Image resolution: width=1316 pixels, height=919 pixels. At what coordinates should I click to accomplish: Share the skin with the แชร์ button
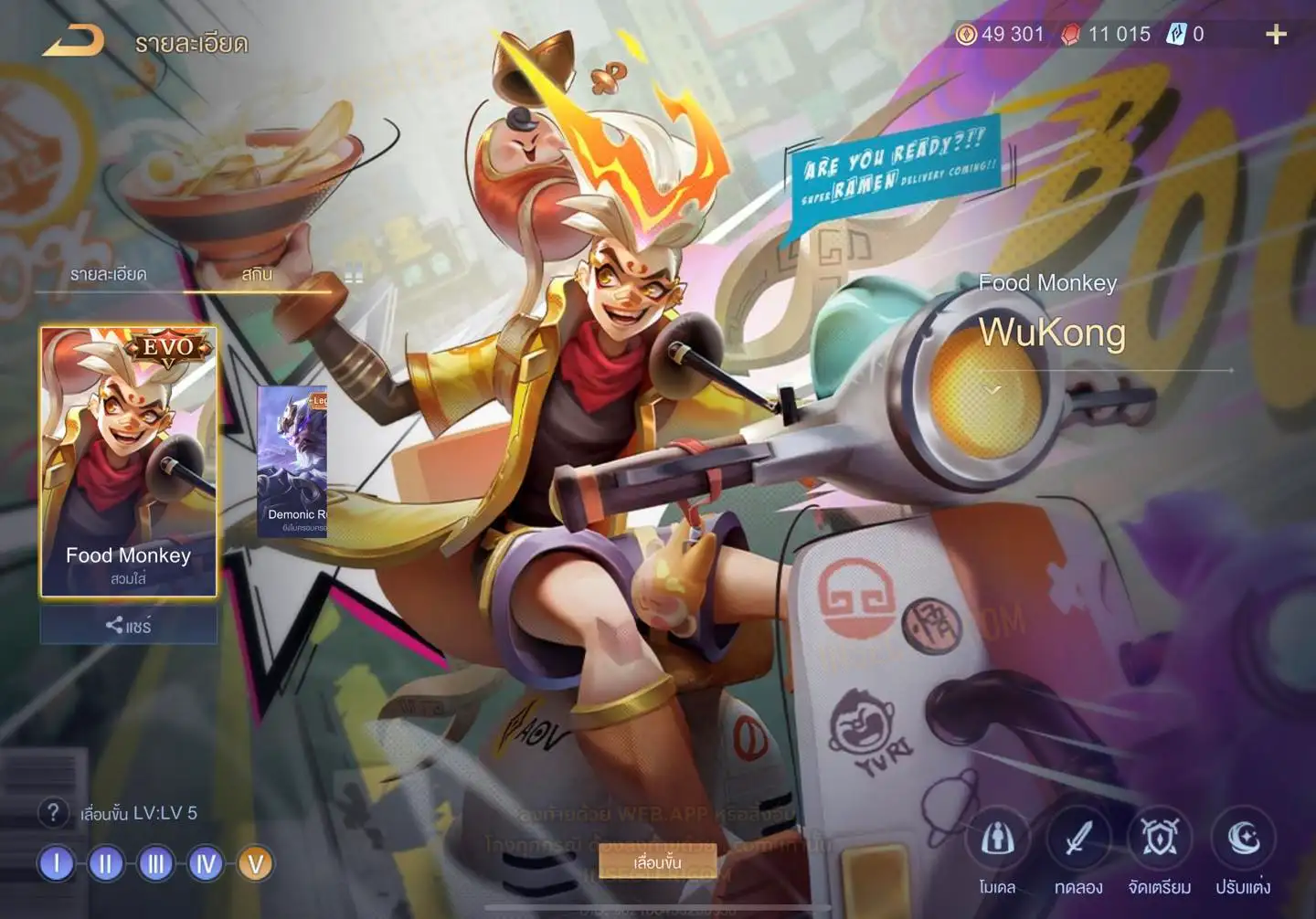pyautogui.click(x=128, y=626)
